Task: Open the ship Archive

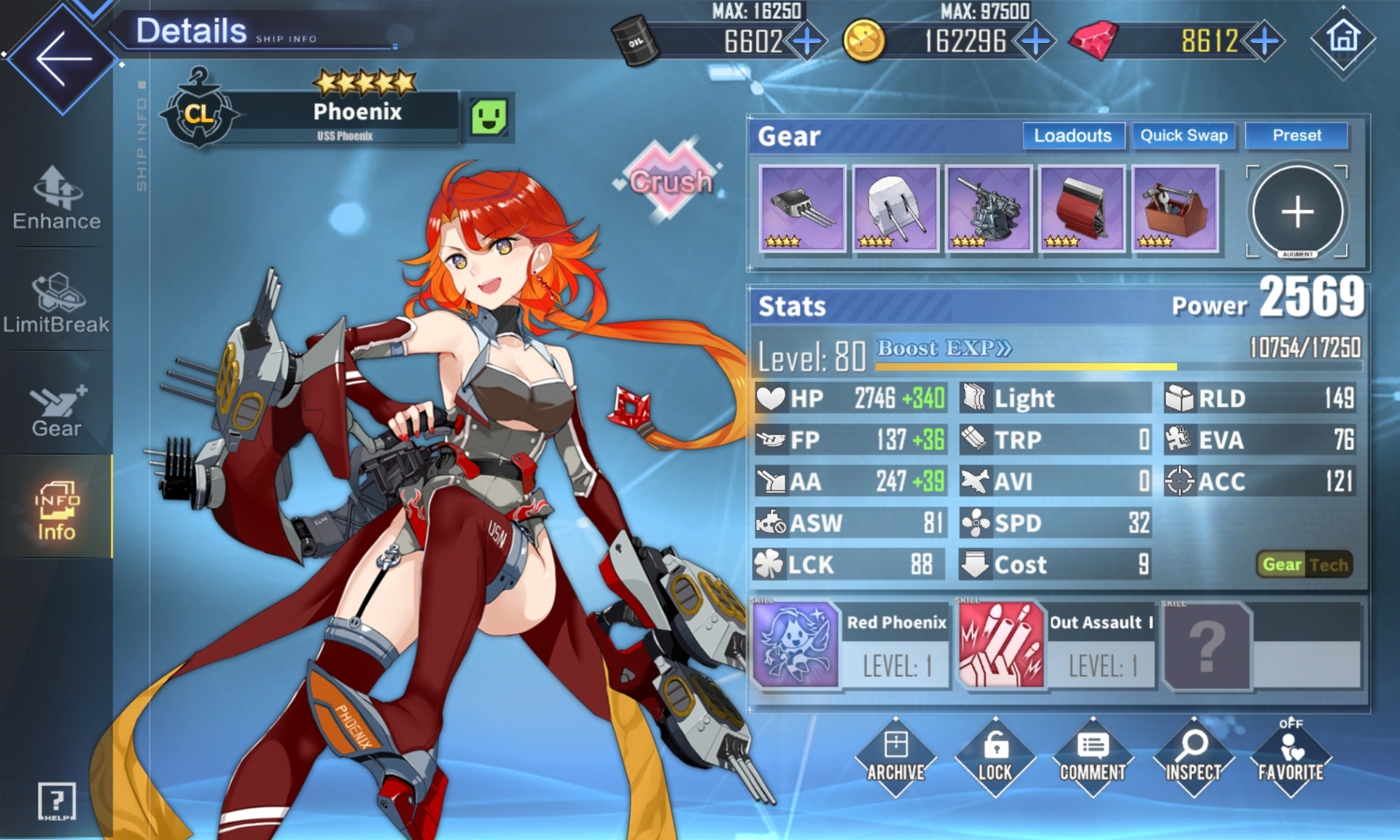Action: pyautogui.click(x=895, y=756)
